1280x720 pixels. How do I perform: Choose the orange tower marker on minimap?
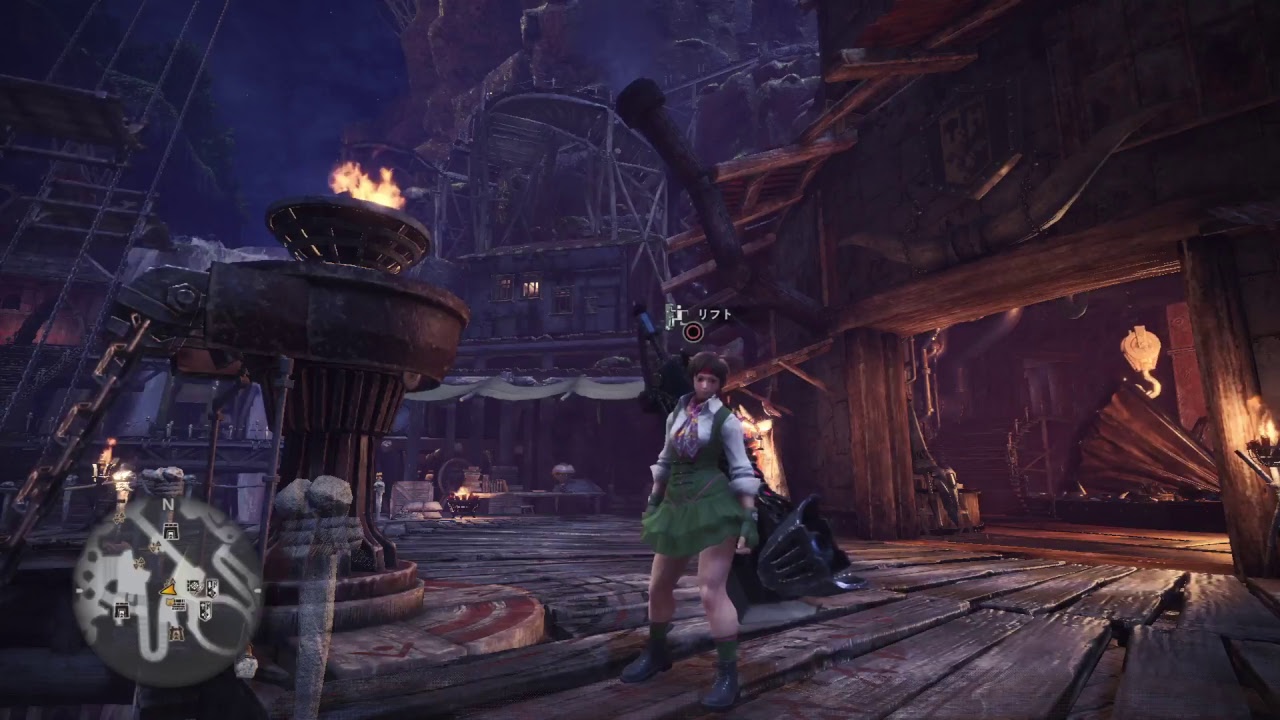point(177,632)
